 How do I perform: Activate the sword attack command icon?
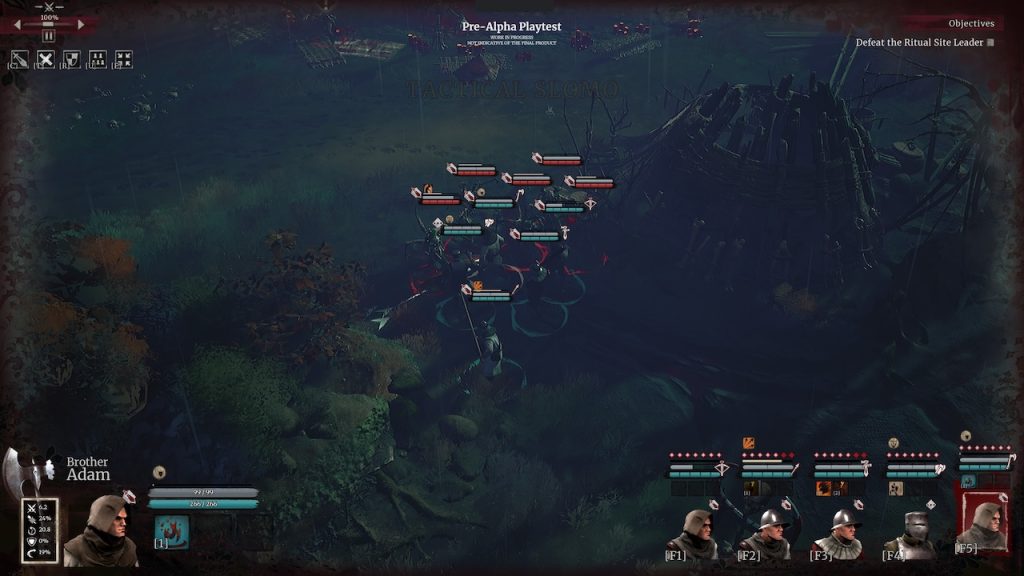(20, 59)
